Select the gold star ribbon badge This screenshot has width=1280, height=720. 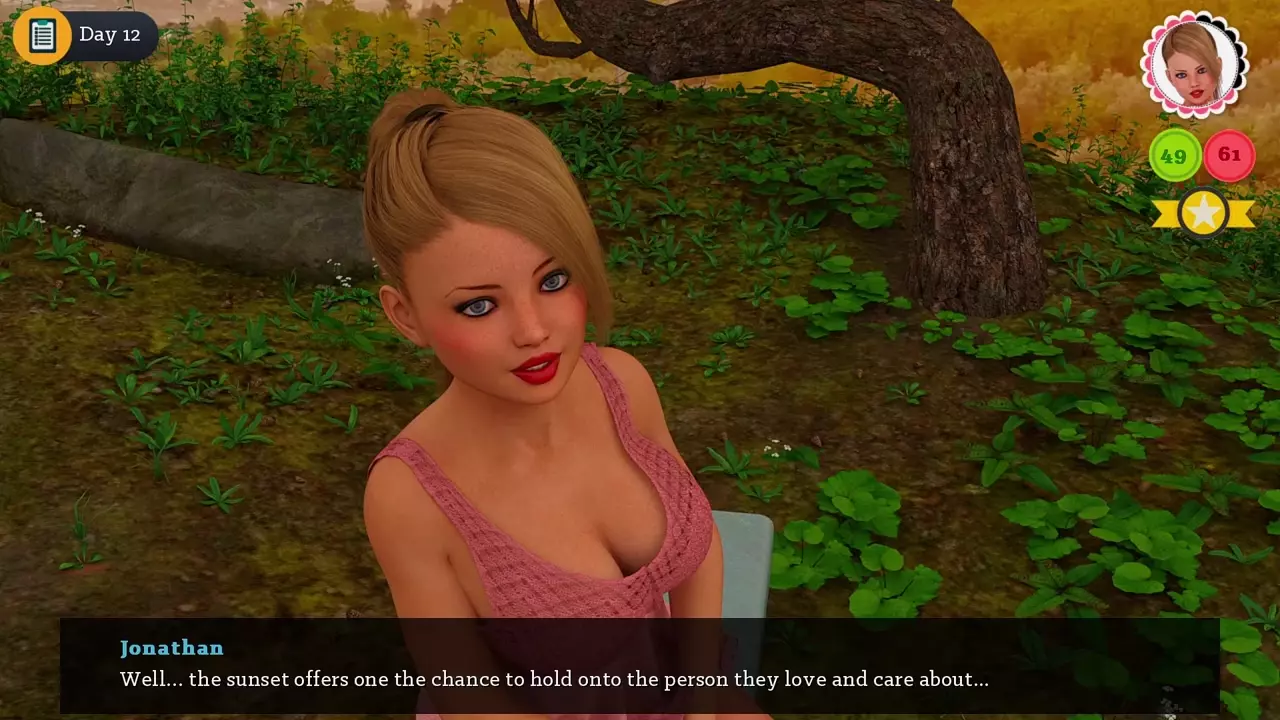click(x=1203, y=212)
